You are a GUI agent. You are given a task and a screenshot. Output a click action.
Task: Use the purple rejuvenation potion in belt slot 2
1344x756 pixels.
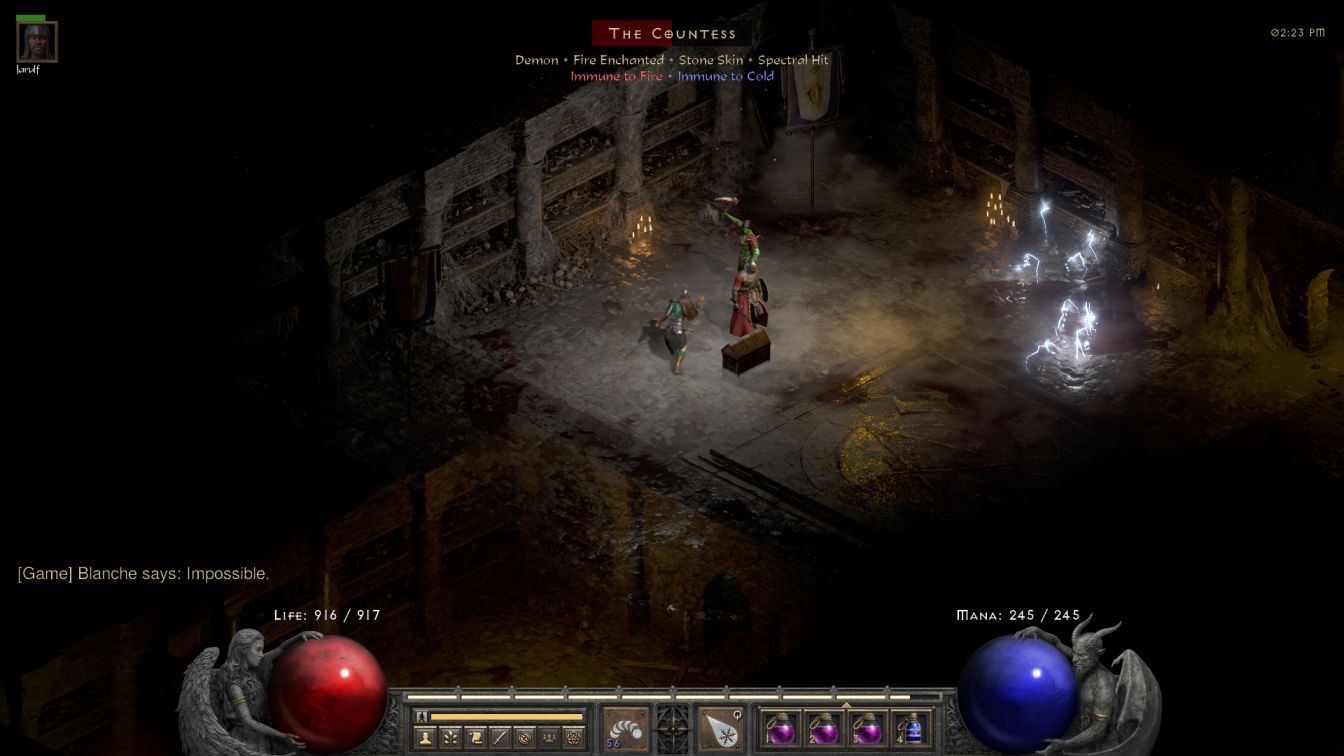tap(824, 728)
